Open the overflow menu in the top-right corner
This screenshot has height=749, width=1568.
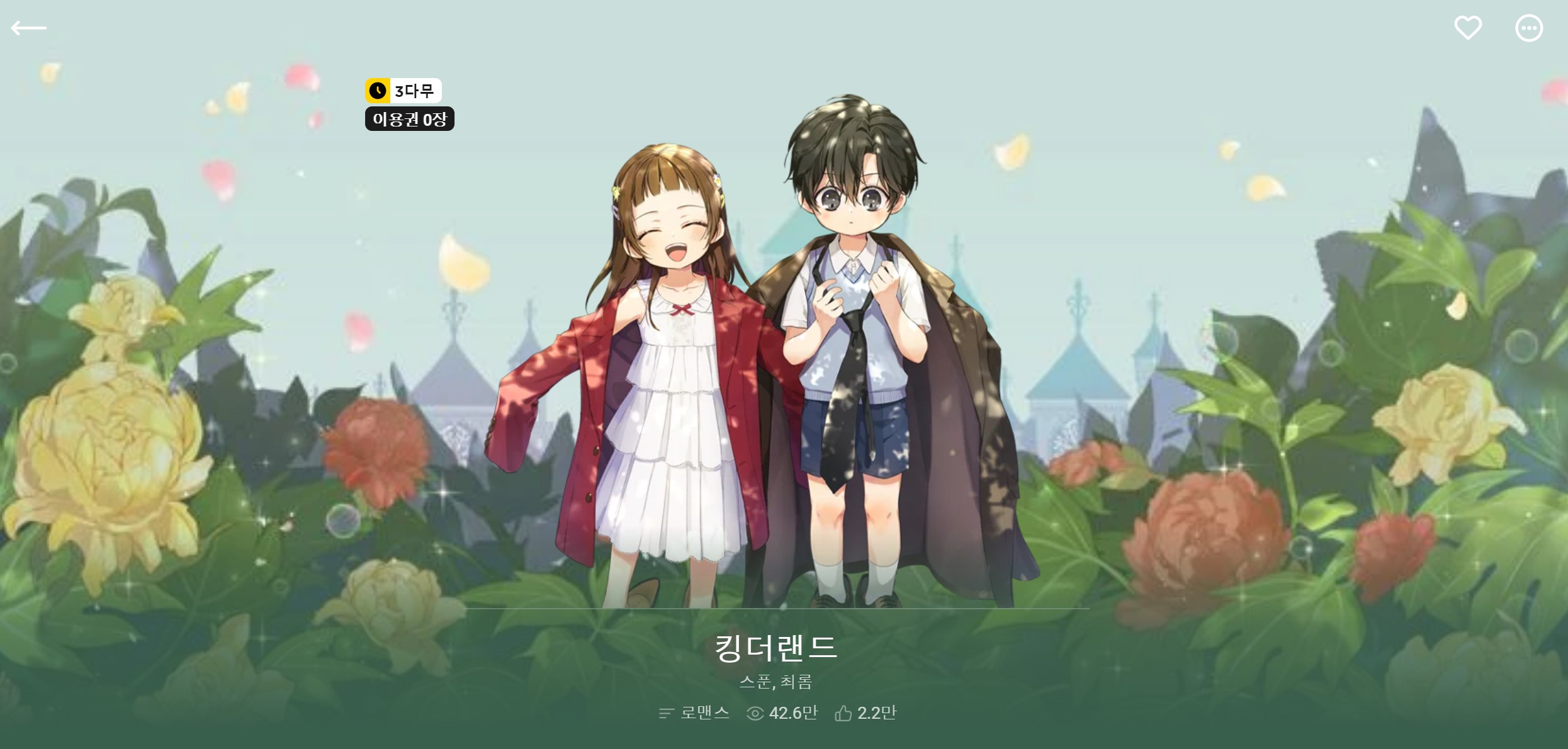pos(1528,28)
